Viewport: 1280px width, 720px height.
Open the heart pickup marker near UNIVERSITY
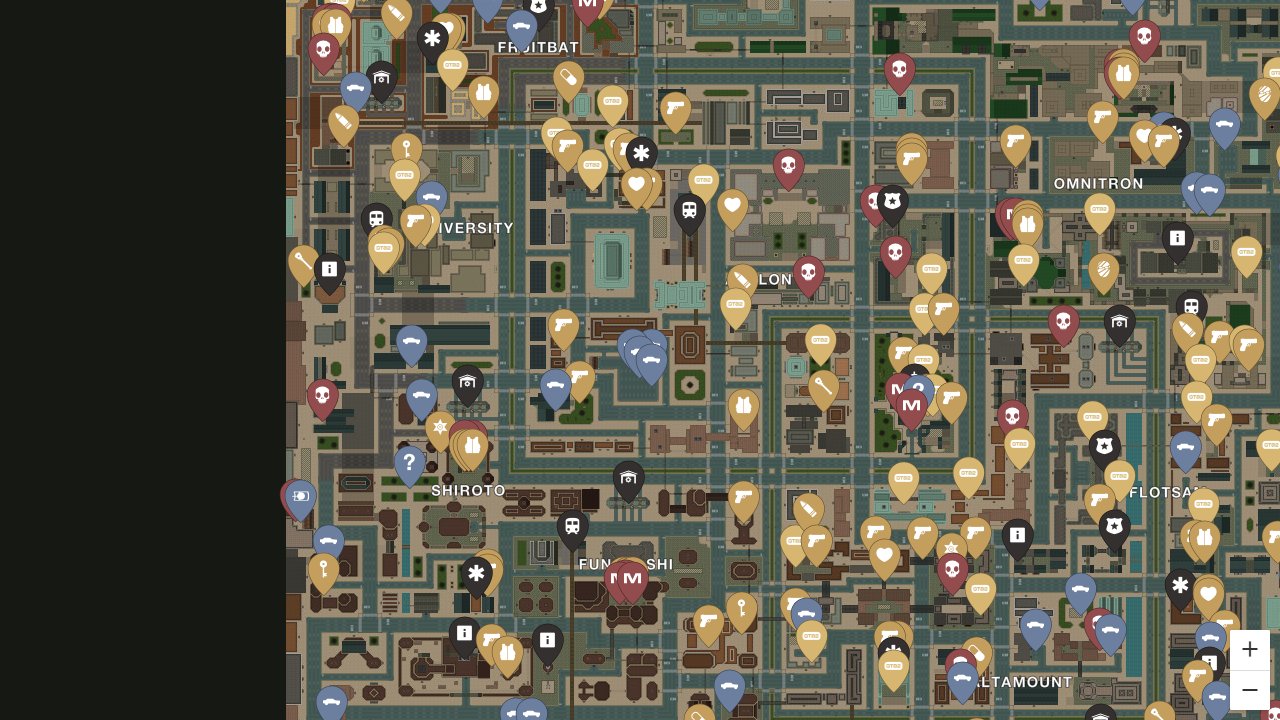[637, 185]
